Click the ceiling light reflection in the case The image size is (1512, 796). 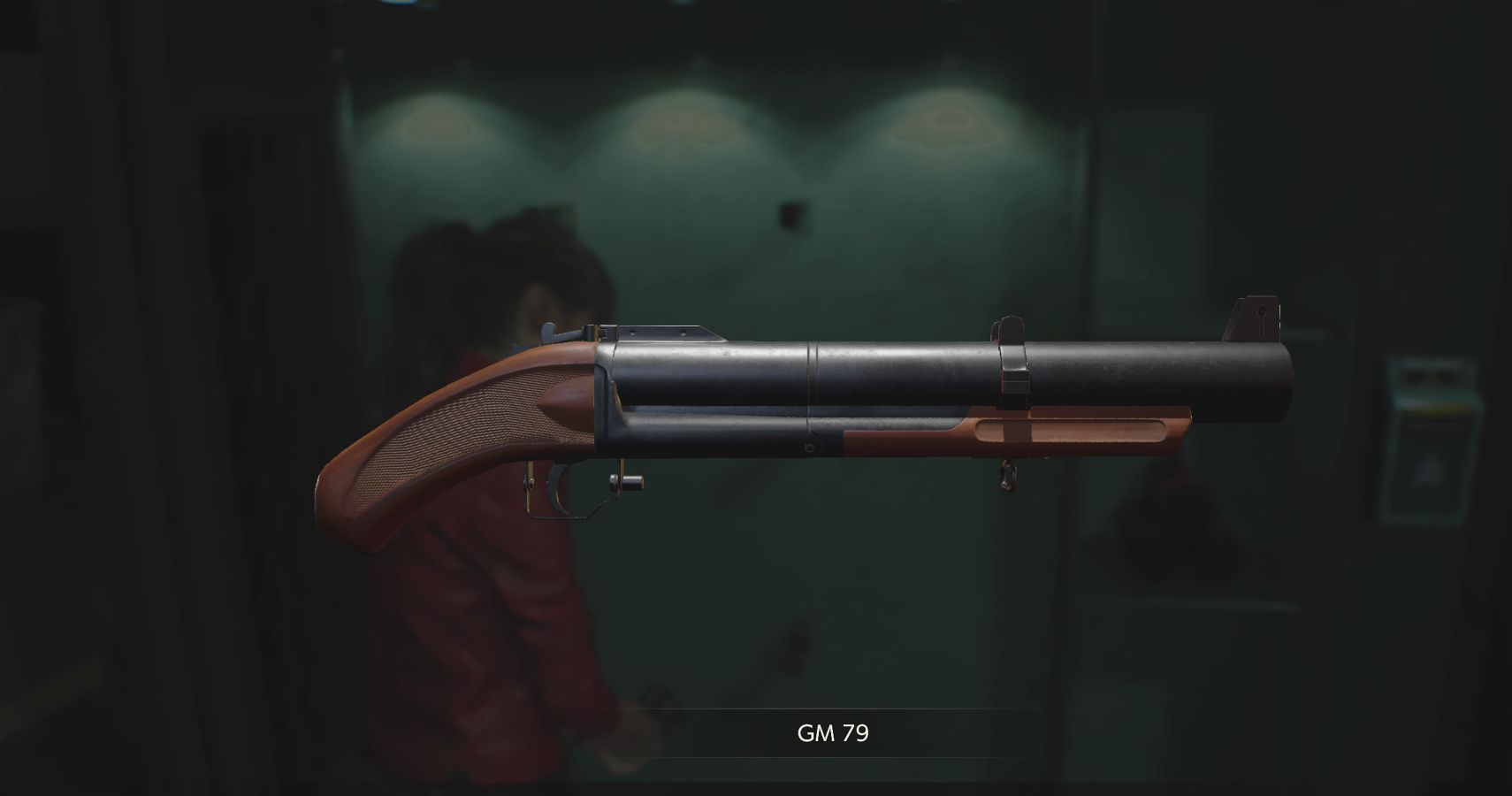pos(681,124)
